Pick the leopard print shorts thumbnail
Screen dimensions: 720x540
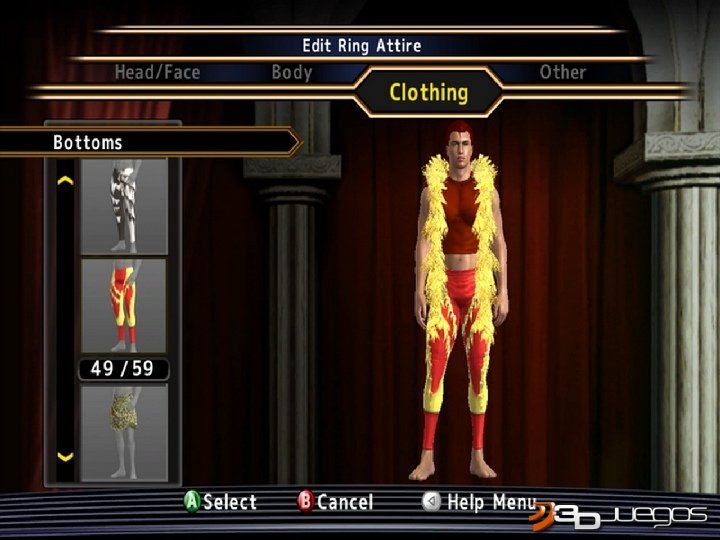tap(124, 430)
